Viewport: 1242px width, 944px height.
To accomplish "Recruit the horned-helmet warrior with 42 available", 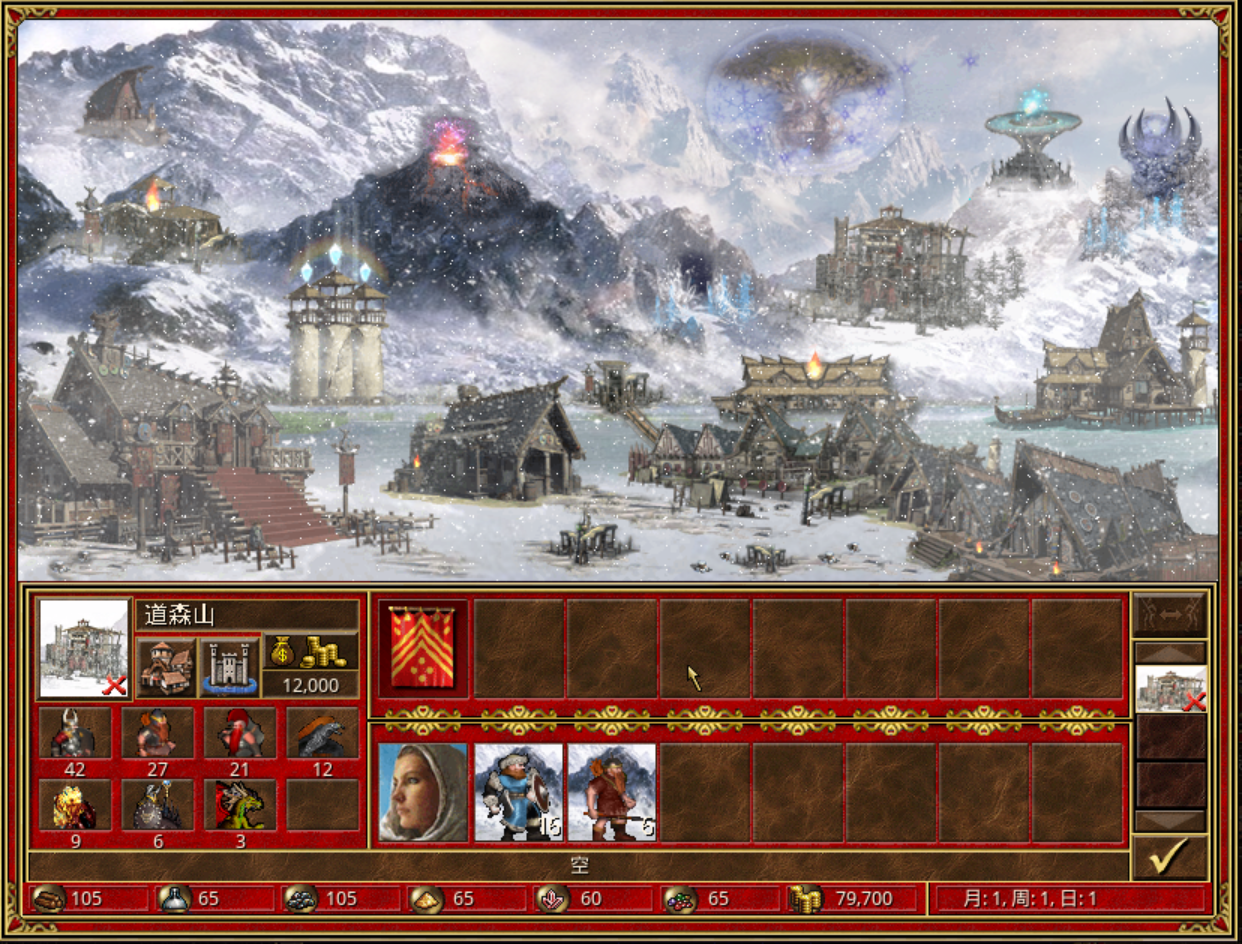I will [x=74, y=734].
